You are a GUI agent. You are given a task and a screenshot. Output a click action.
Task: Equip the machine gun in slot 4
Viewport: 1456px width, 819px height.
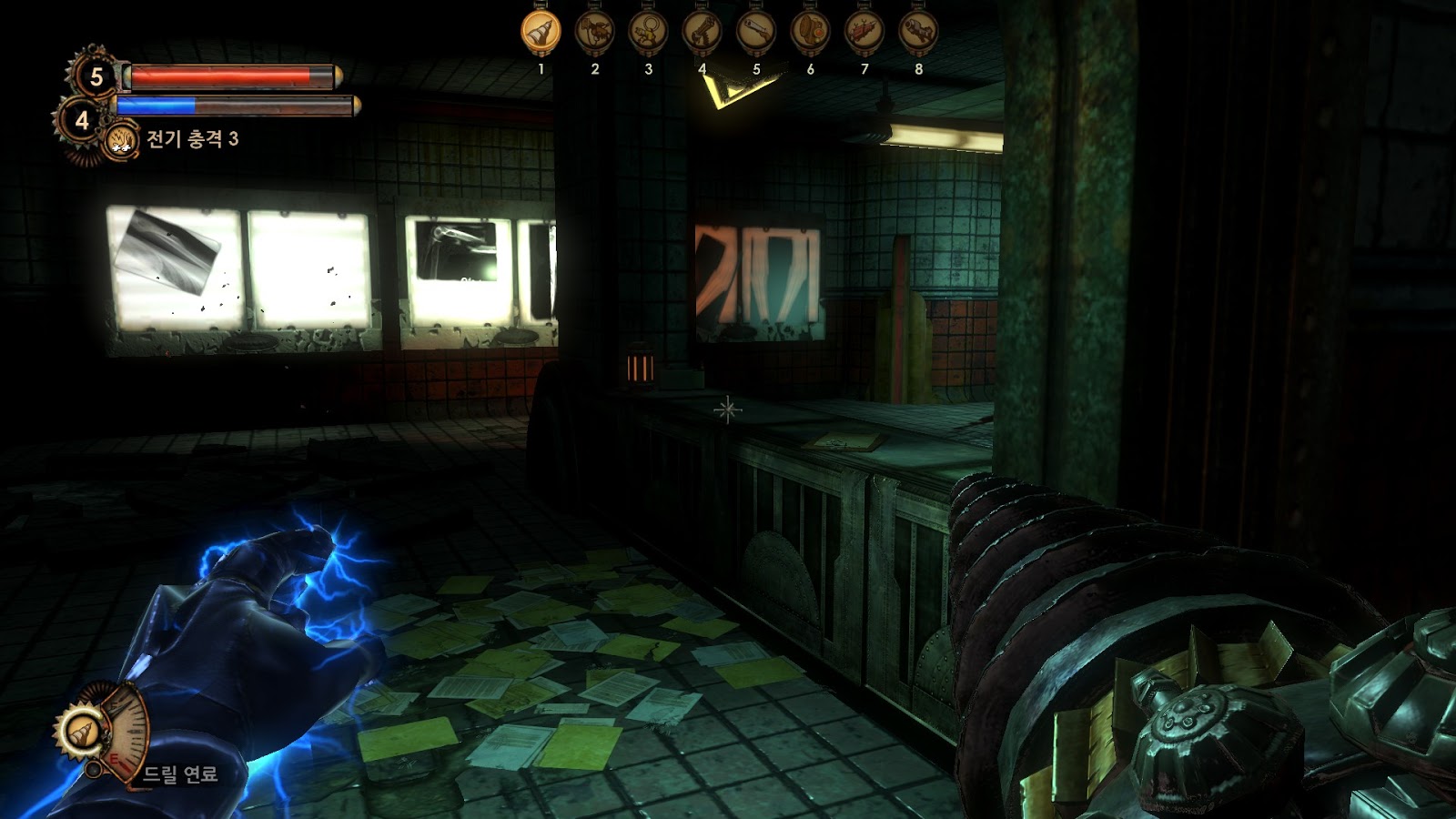tap(702, 33)
